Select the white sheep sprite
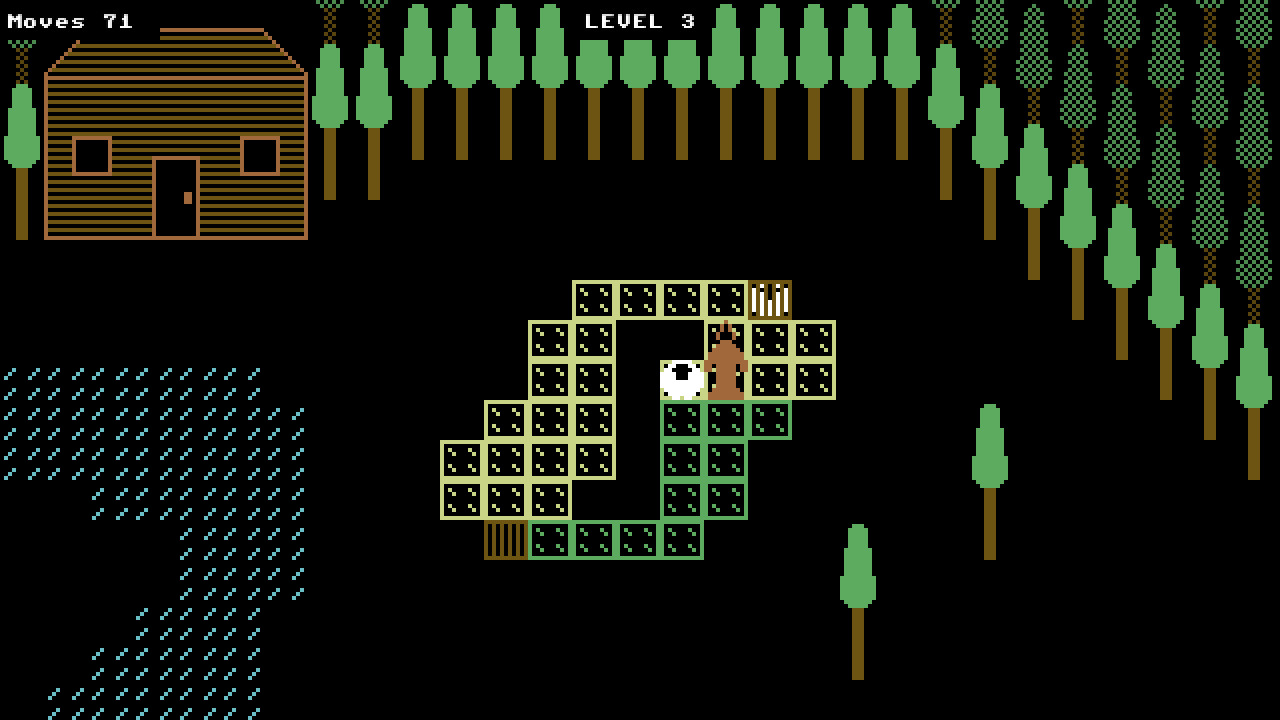This screenshot has height=720, width=1280. point(681,380)
